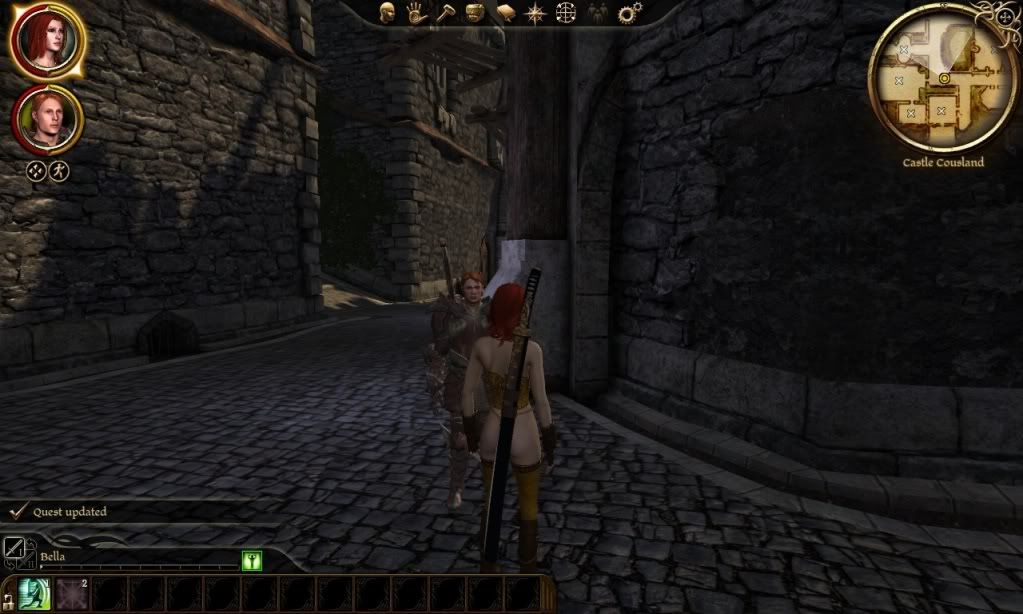
Task: Activate the green running figure quickbar ability
Action: (x=35, y=594)
